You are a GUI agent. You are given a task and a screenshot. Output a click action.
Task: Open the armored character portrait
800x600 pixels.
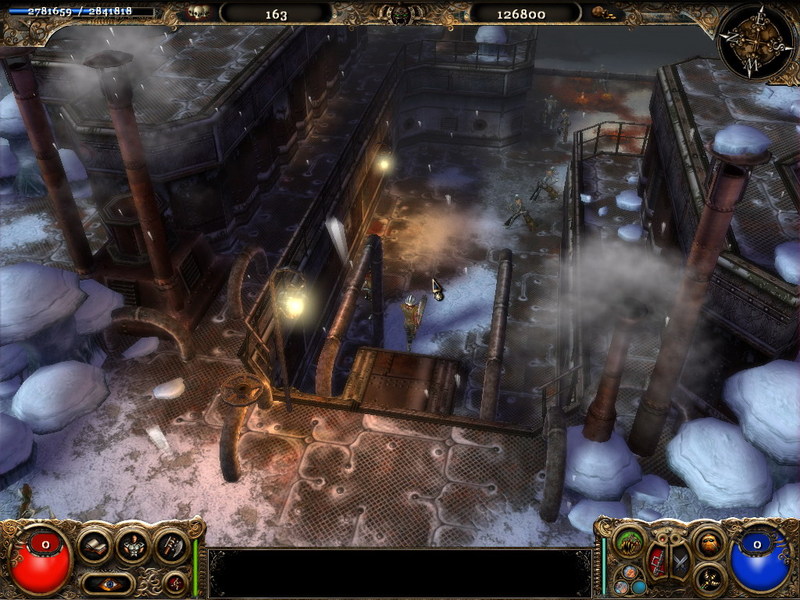[132, 546]
